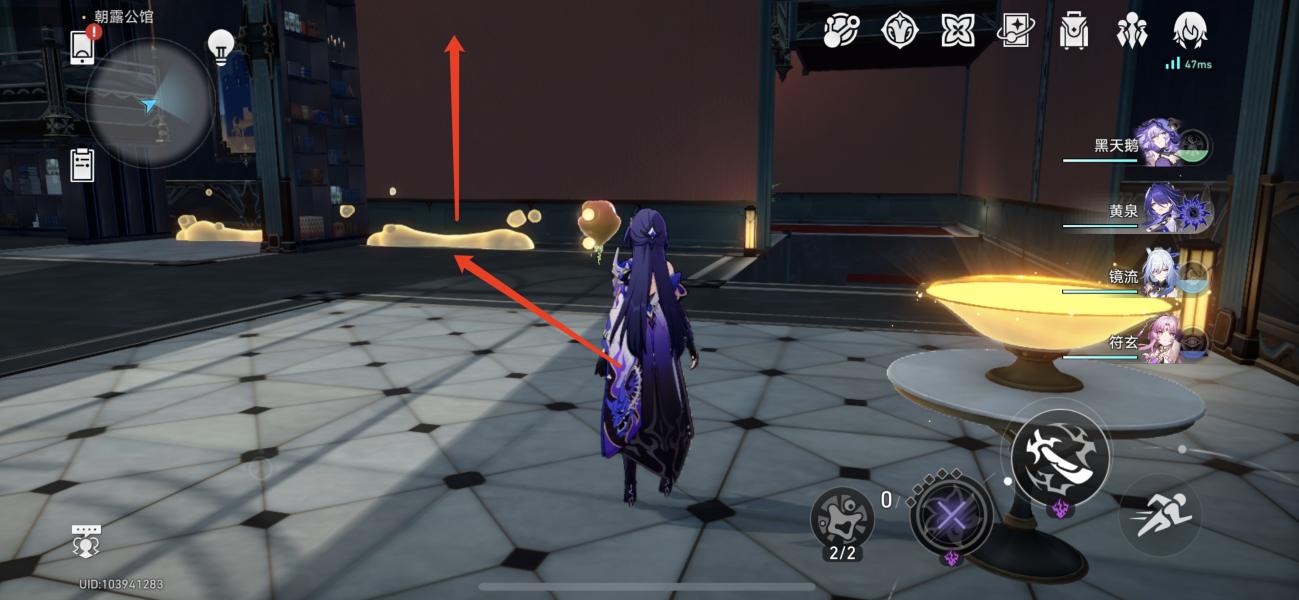
Task: Open the phone menu with red alert
Action: 83,46
